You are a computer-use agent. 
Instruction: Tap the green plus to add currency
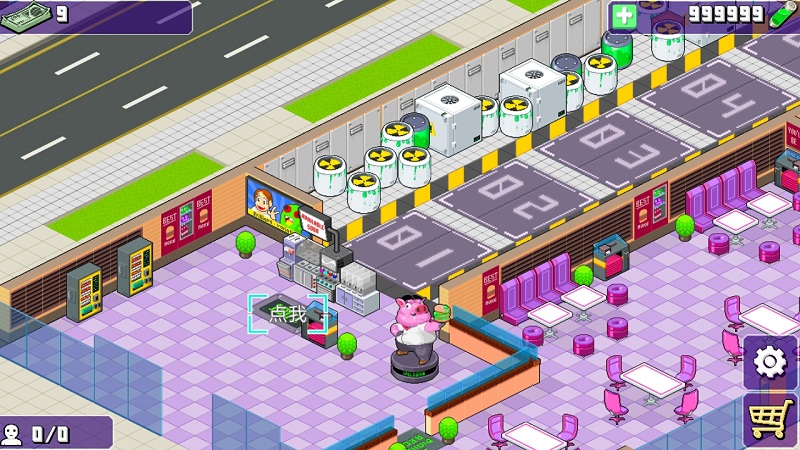pyautogui.click(x=623, y=15)
